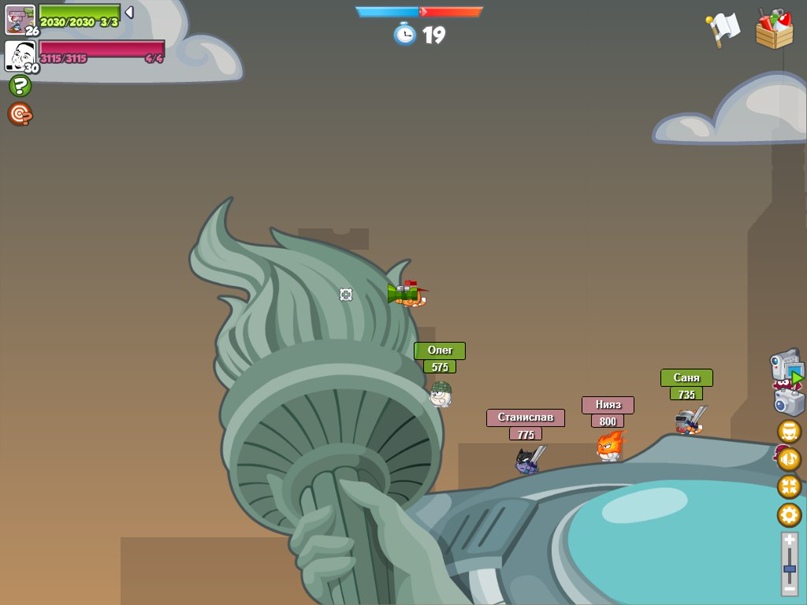Surrender using the white flag icon
Viewport: 807px width, 605px height.
pyautogui.click(x=722, y=28)
